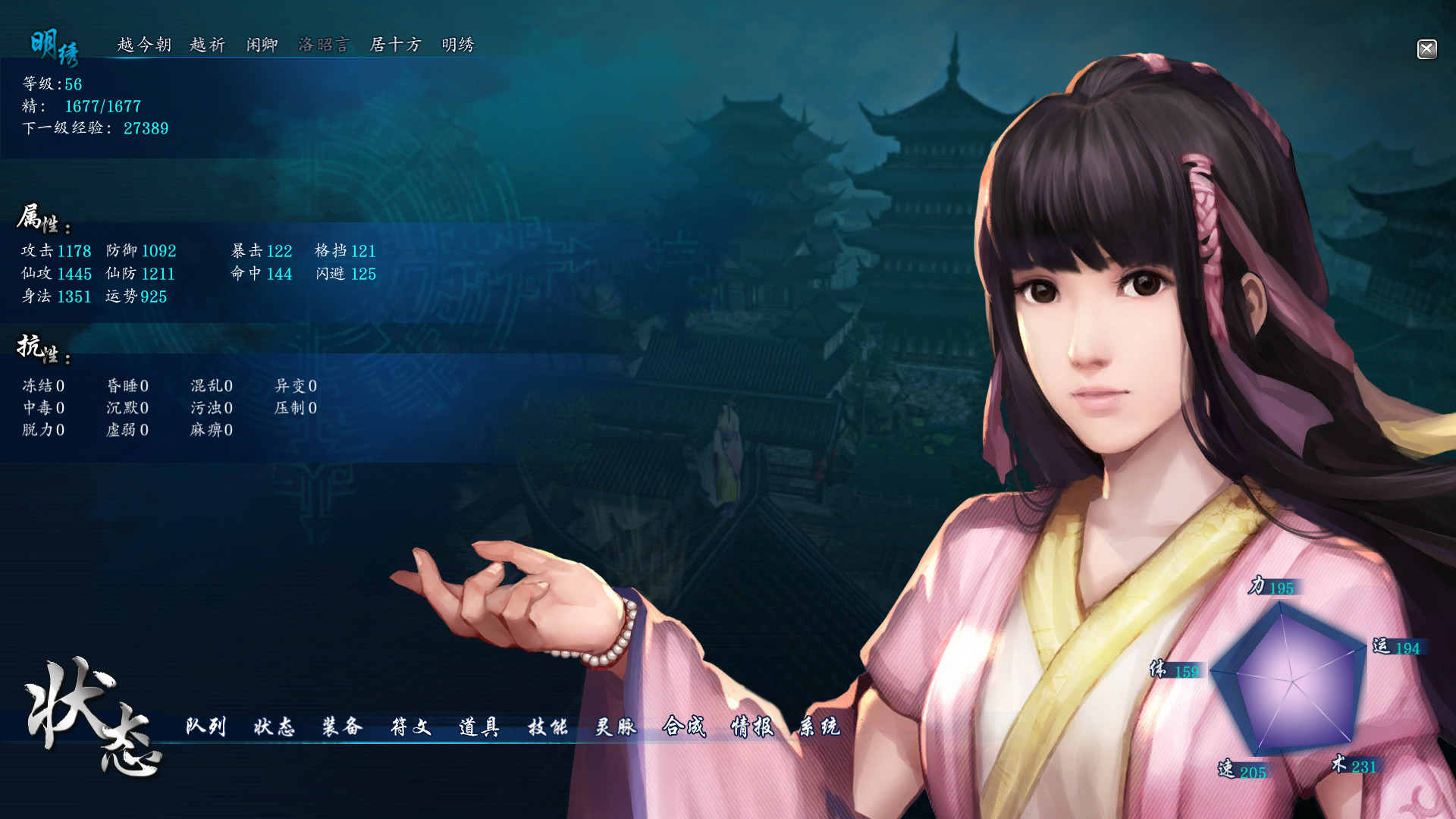The width and height of the screenshot is (1456, 819).
Task: Open 洛昭言's character information
Action: [326, 45]
